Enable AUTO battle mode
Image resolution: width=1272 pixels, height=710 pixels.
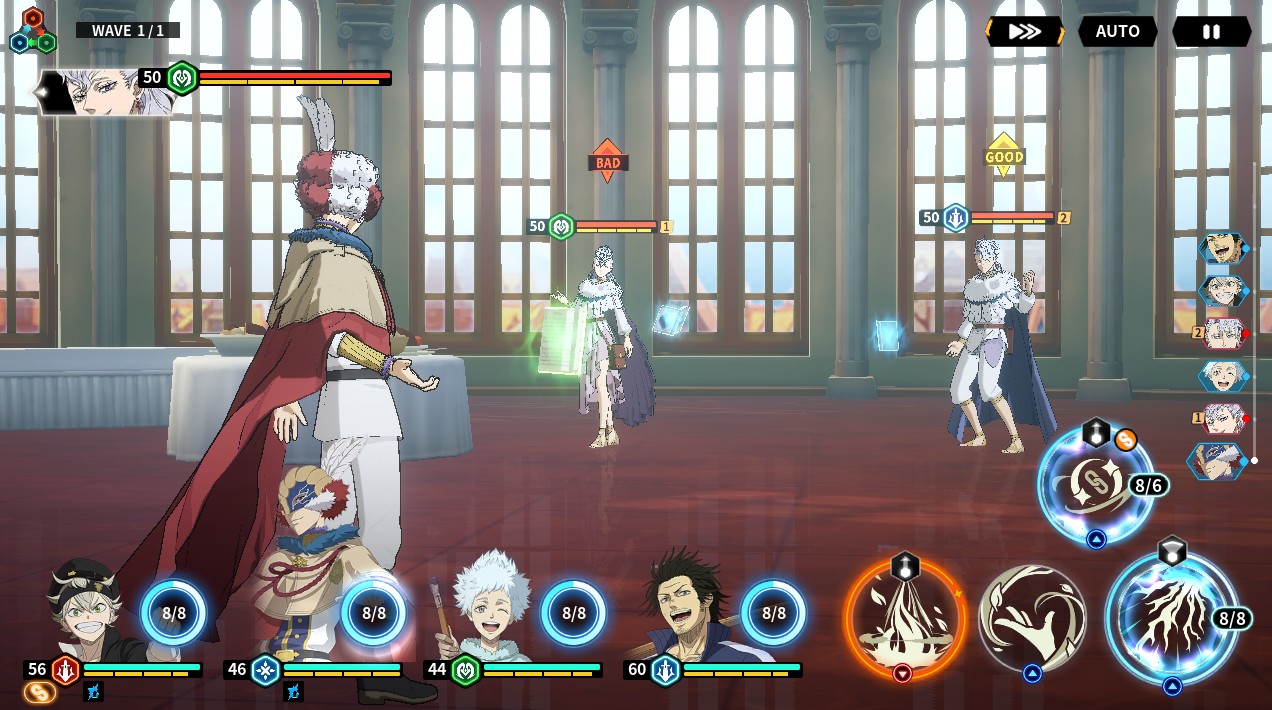coord(1117,31)
